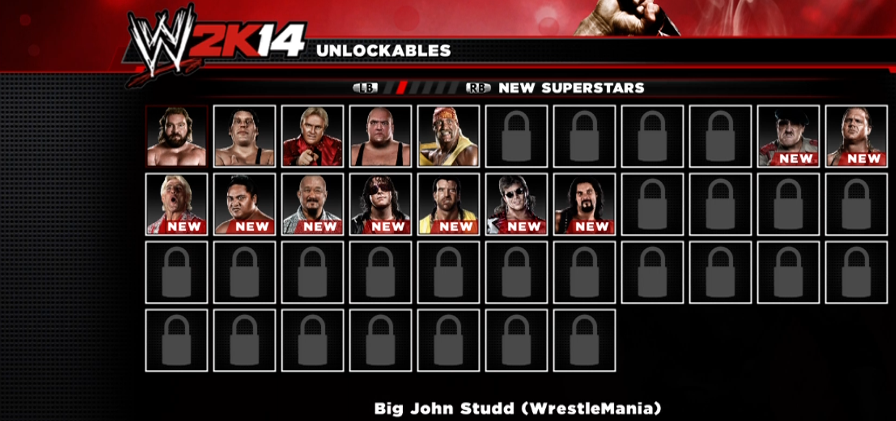The image size is (896, 421).
Task: Select Sgt. Slaughter's portrait with the hat
Action: pos(788,136)
